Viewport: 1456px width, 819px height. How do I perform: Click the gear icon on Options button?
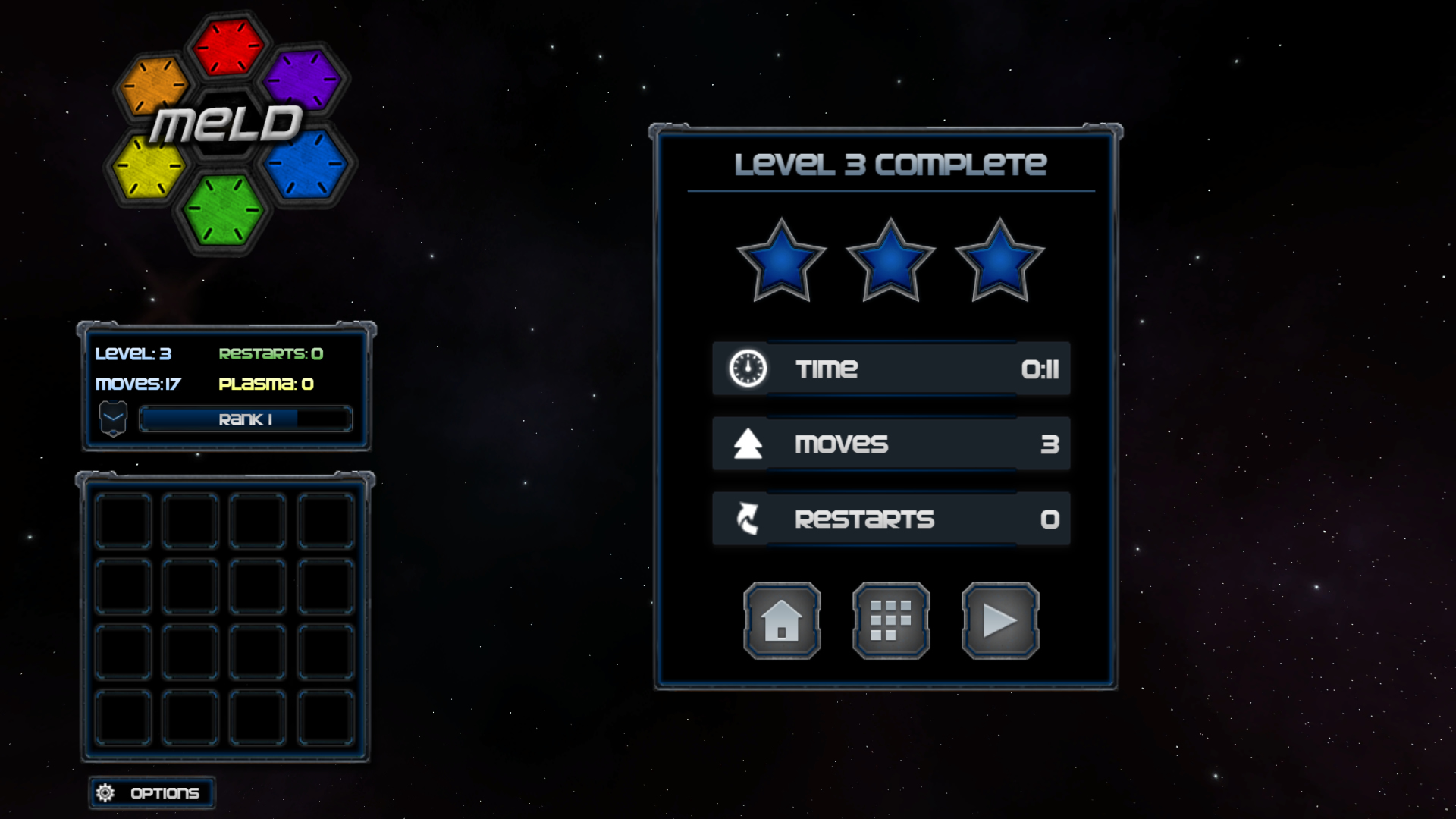click(x=105, y=792)
